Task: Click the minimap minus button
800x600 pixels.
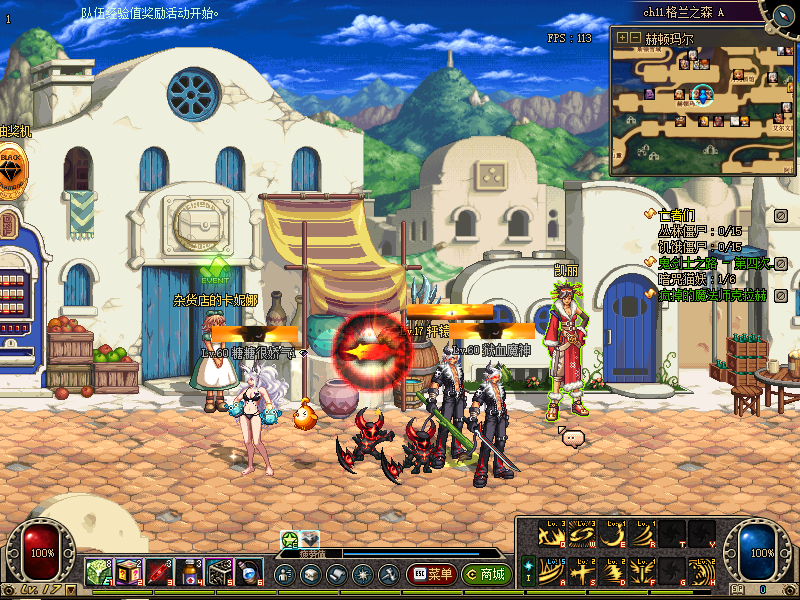Action: [634, 38]
